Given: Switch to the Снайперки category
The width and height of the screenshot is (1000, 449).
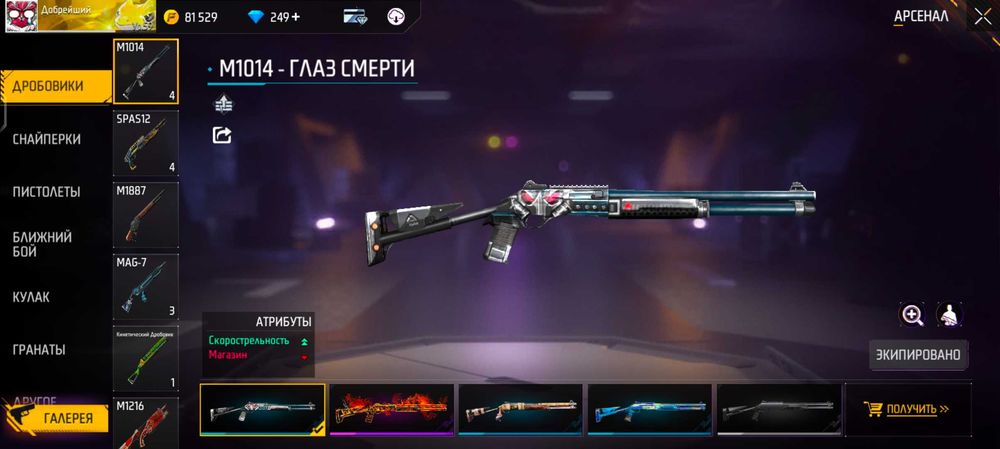Looking at the screenshot, I should pos(47,139).
